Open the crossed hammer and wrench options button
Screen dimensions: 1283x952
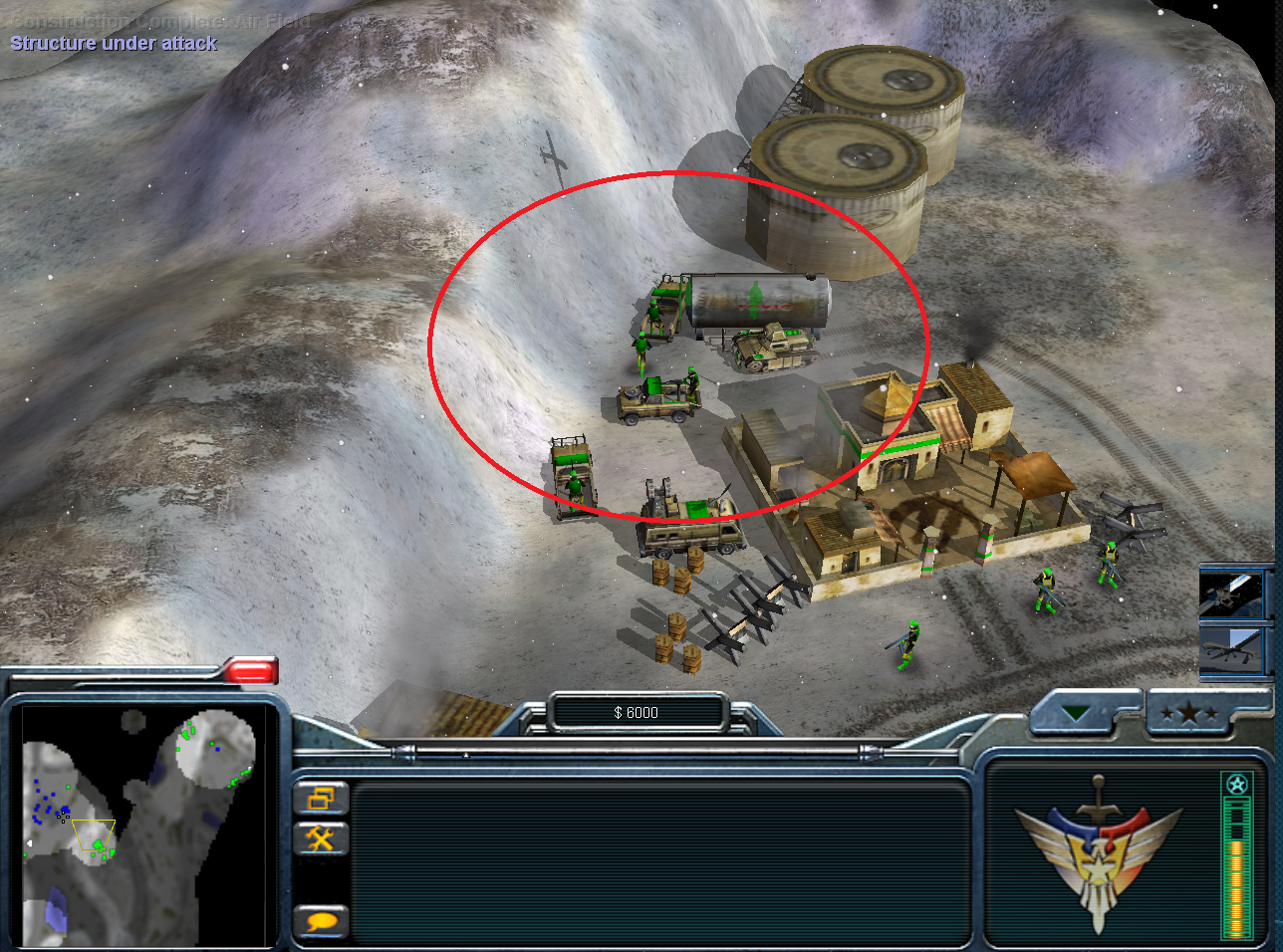(x=321, y=838)
